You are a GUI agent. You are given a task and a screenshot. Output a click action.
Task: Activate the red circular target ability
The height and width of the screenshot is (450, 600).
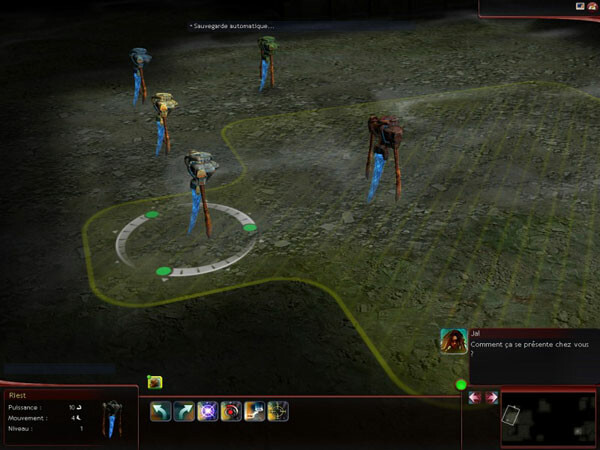231,411
